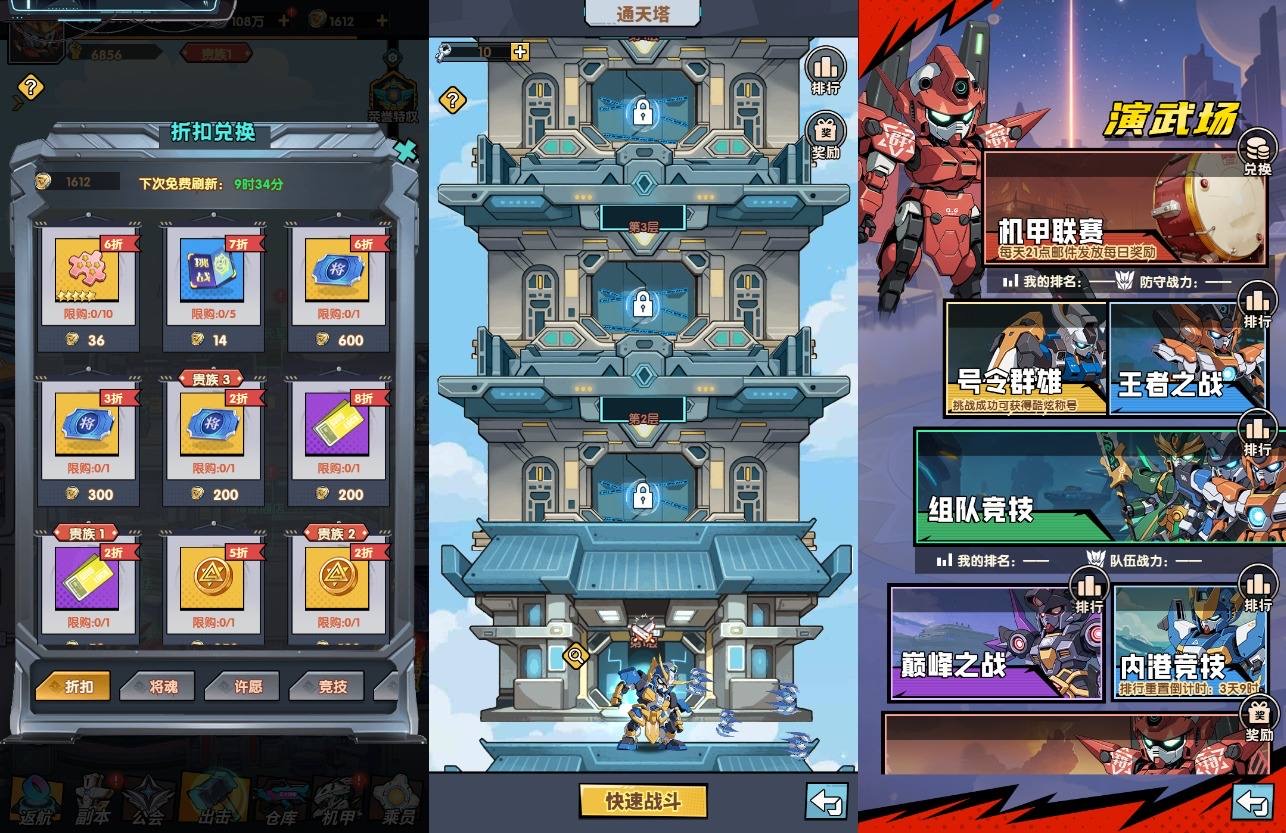This screenshot has height=833, width=1286.
Task: Click the plus icon next to the key count
Action: pyautogui.click(x=520, y=50)
